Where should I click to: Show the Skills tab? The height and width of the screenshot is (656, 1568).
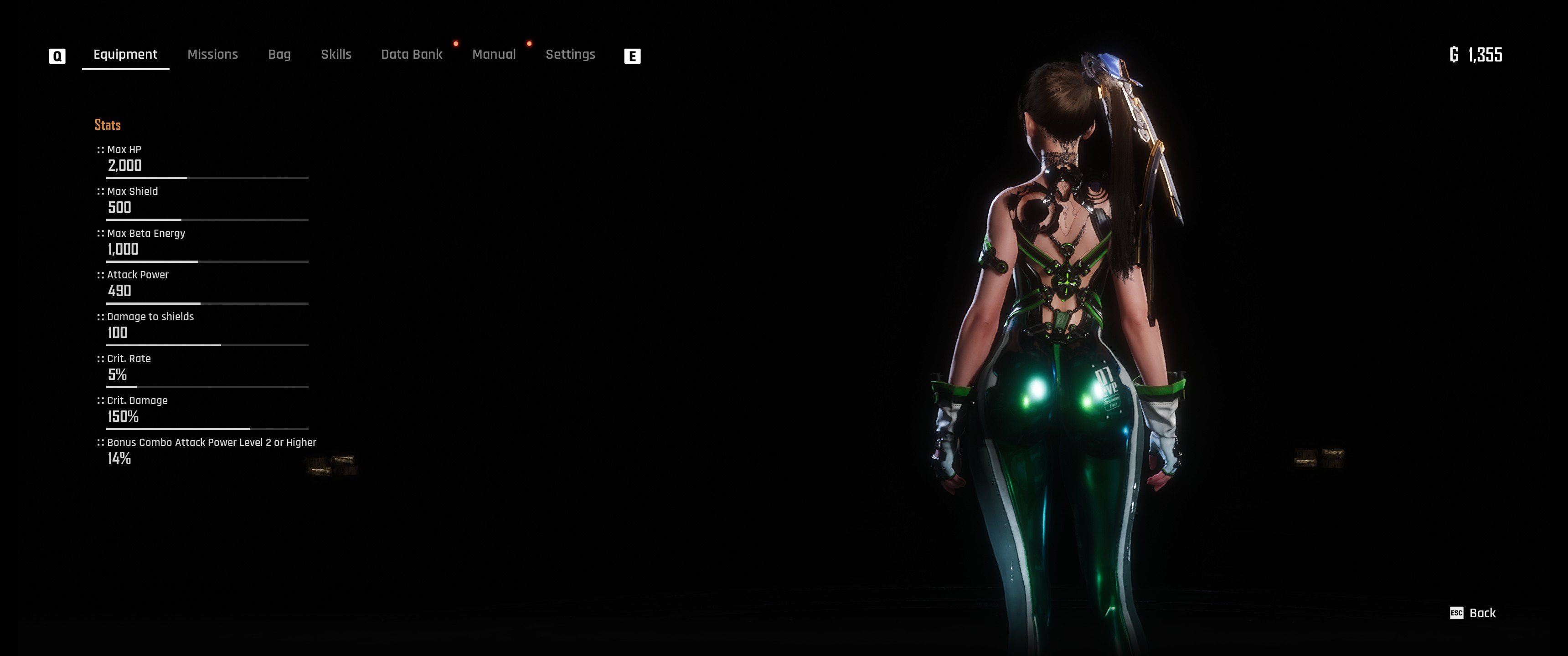(336, 55)
